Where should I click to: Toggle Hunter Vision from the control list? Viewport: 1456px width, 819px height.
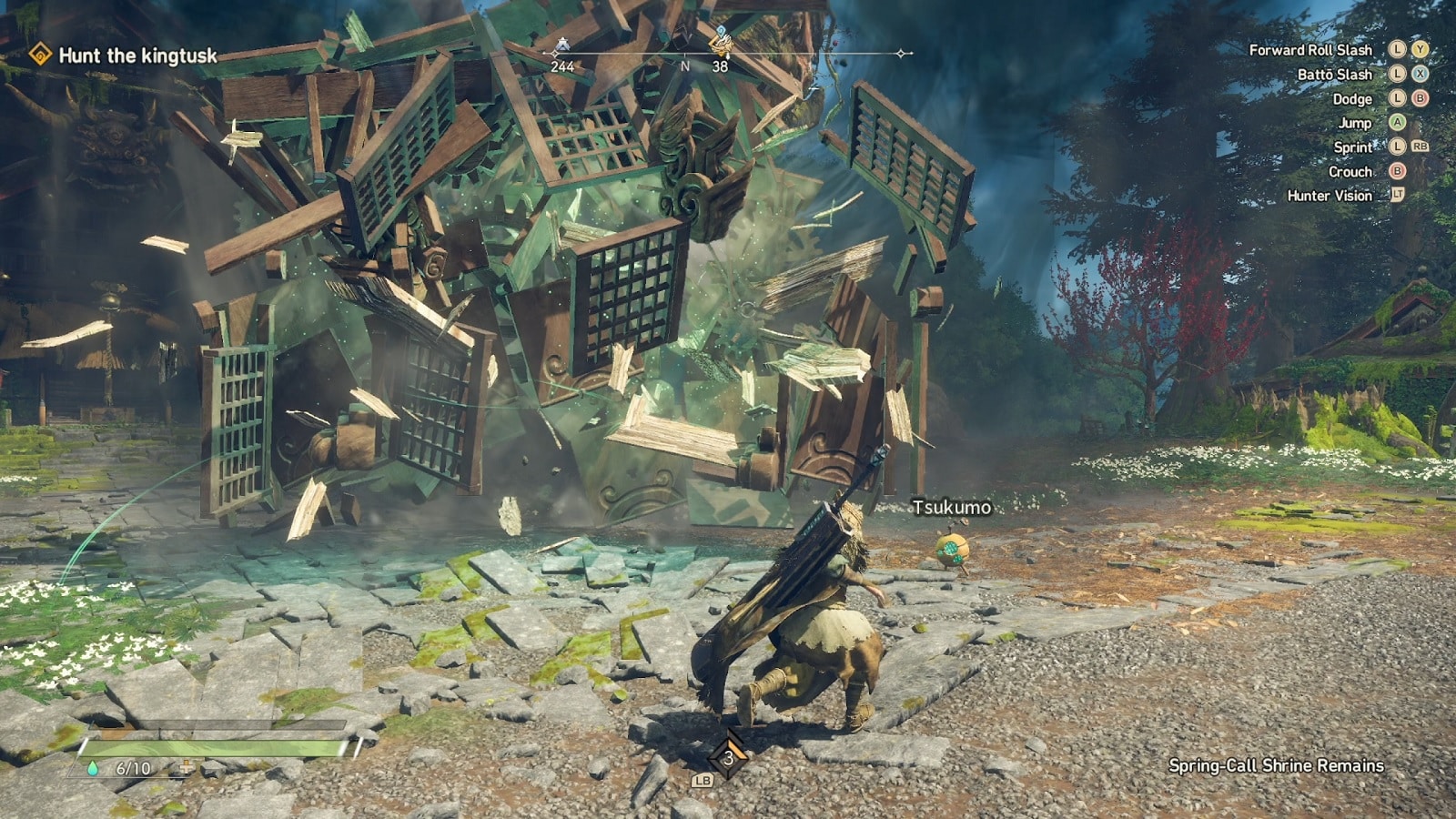[1331, 196]
